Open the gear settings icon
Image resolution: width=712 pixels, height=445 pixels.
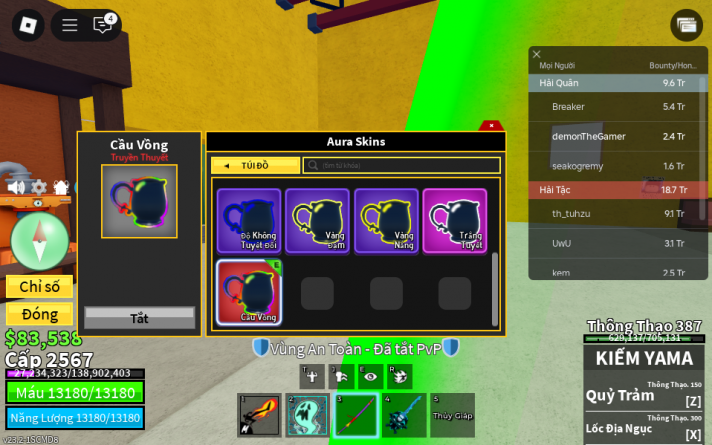click(x=38, y=187)
